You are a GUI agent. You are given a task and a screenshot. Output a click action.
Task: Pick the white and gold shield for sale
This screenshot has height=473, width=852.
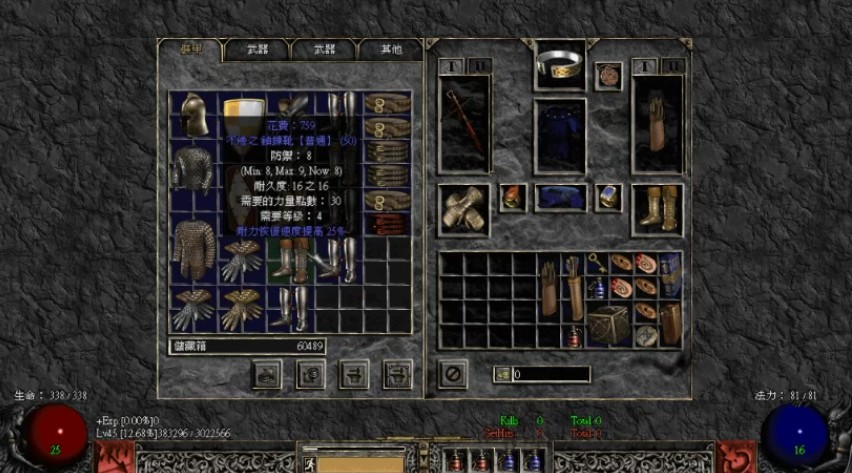point(241,110)
